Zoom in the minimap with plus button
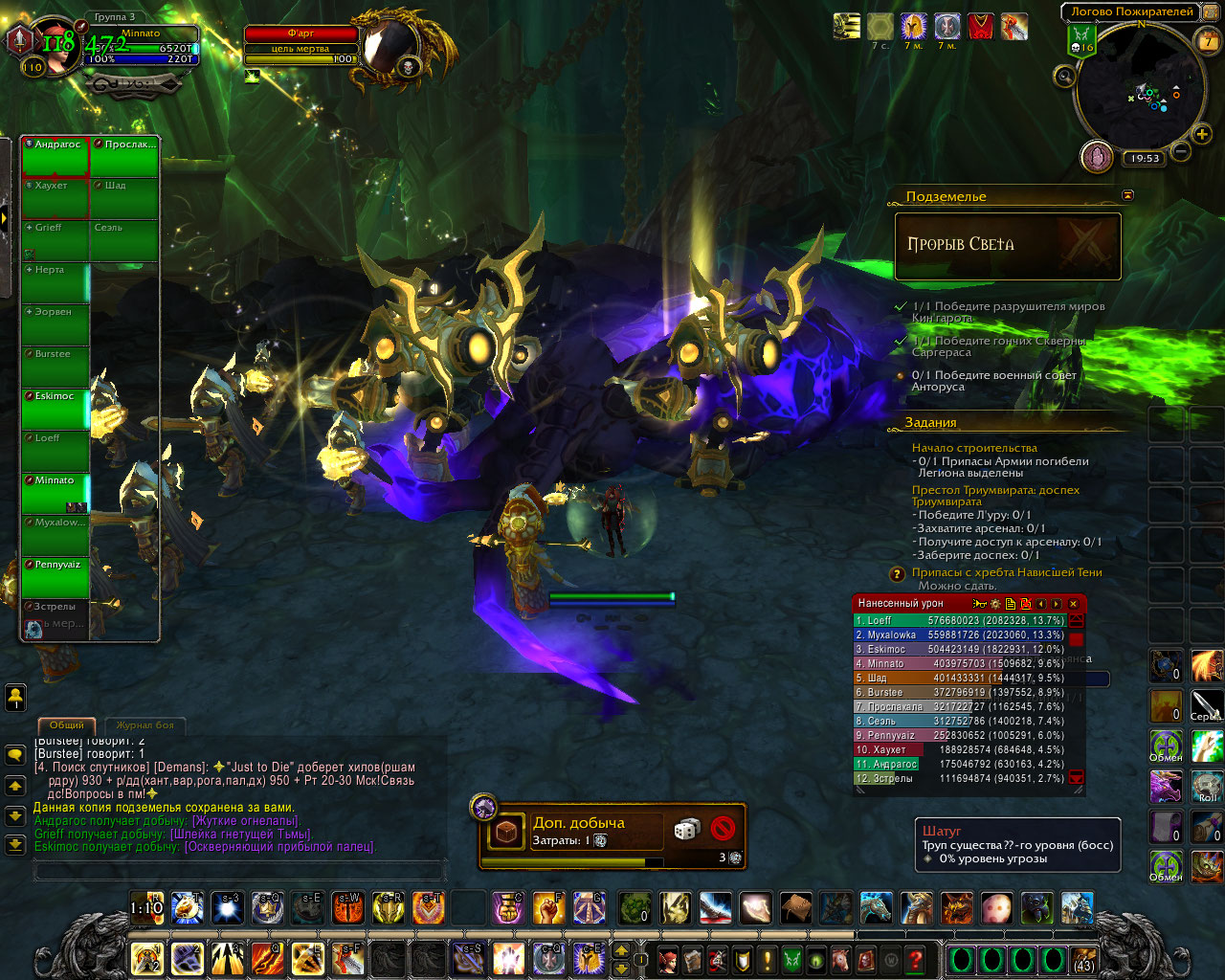This screenshot has width=1225, height=980. 1201,135
